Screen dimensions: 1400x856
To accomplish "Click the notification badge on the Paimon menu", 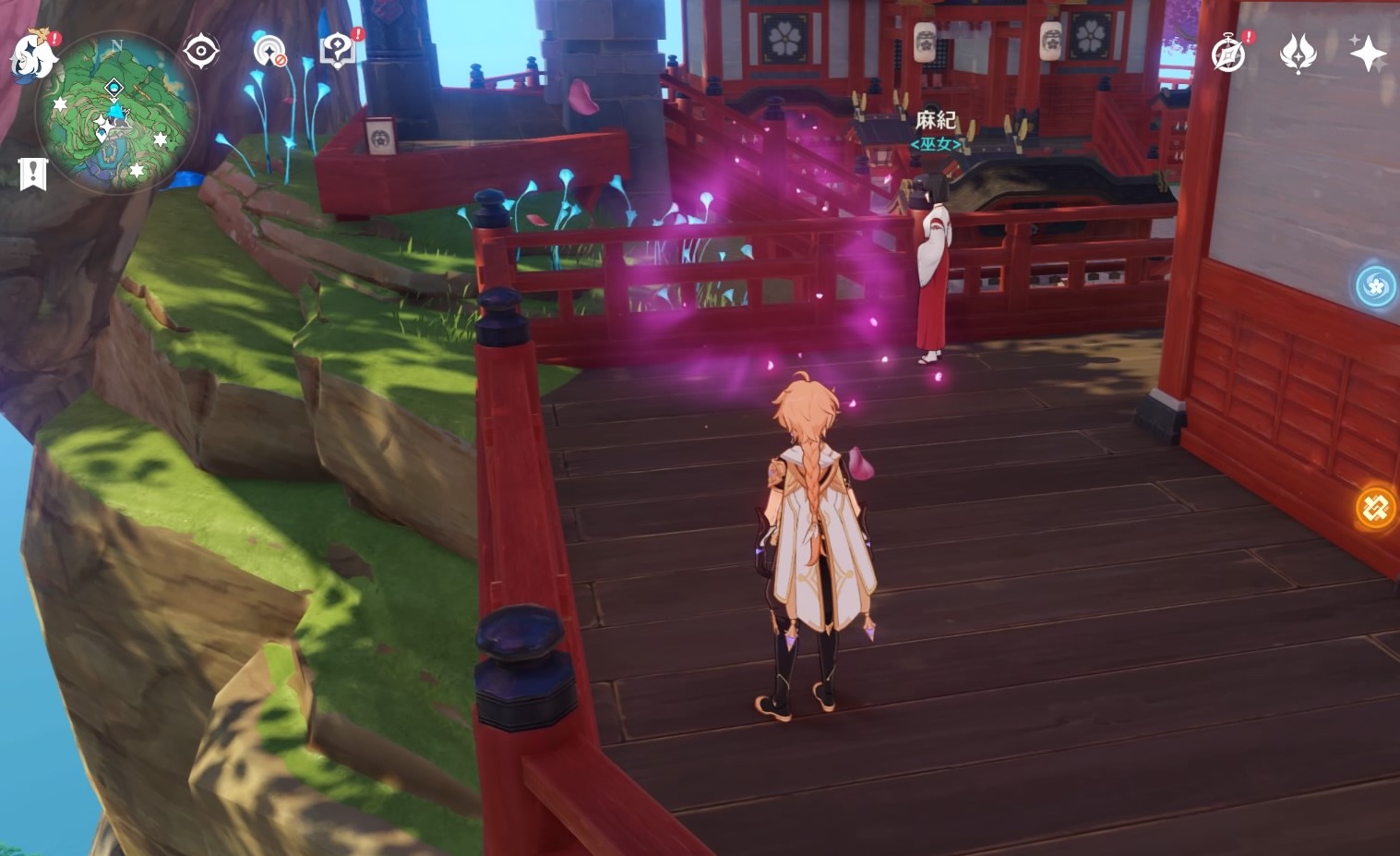I will pos(54,39).
